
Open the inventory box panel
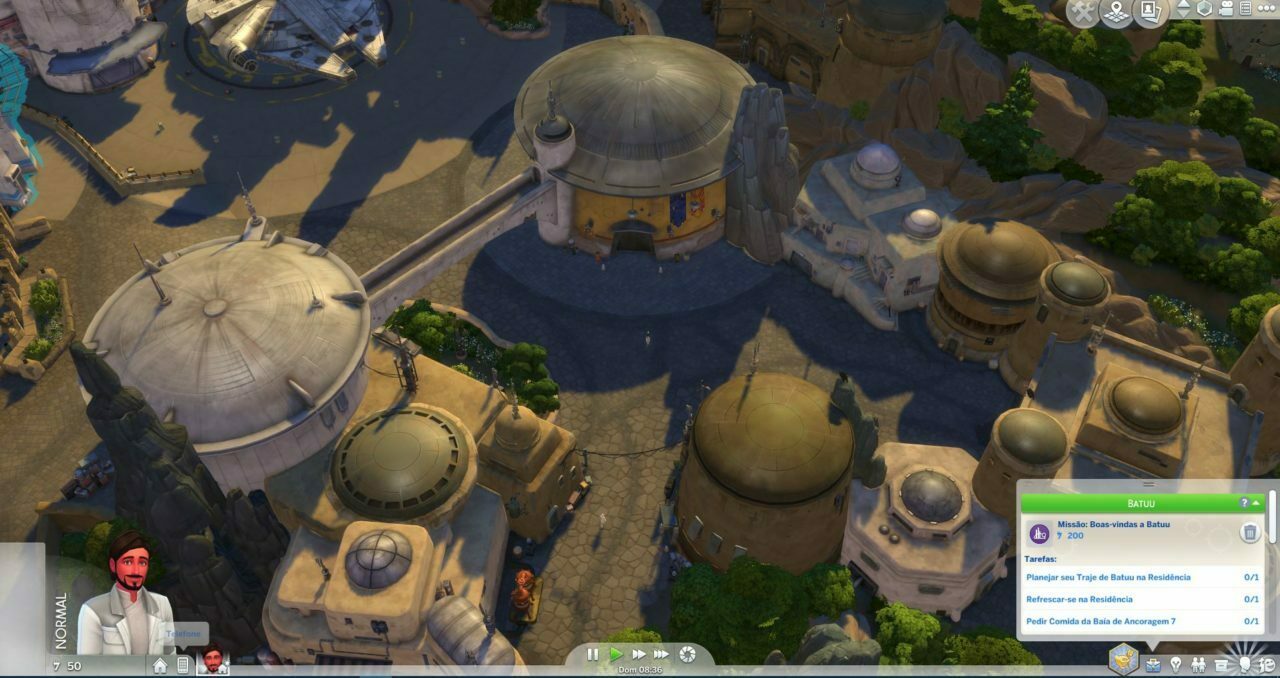(x=1221, y=664)
